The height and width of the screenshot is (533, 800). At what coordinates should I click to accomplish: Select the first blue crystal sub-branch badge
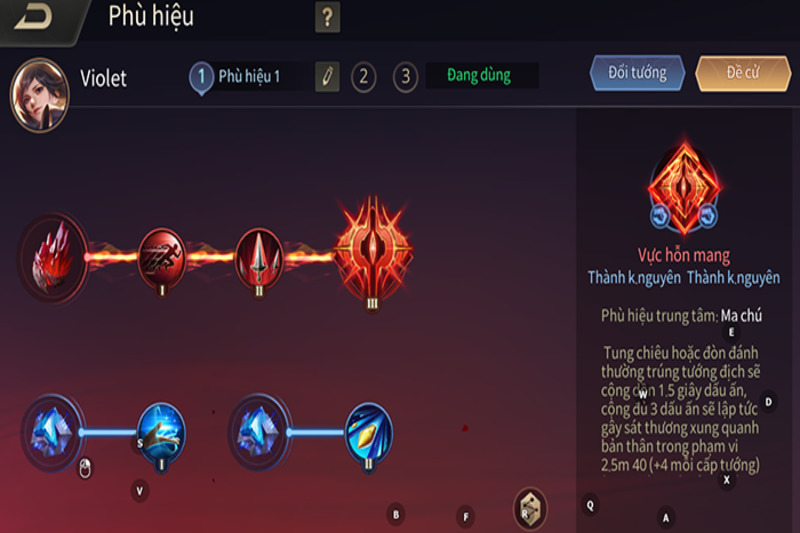[51, 431]
